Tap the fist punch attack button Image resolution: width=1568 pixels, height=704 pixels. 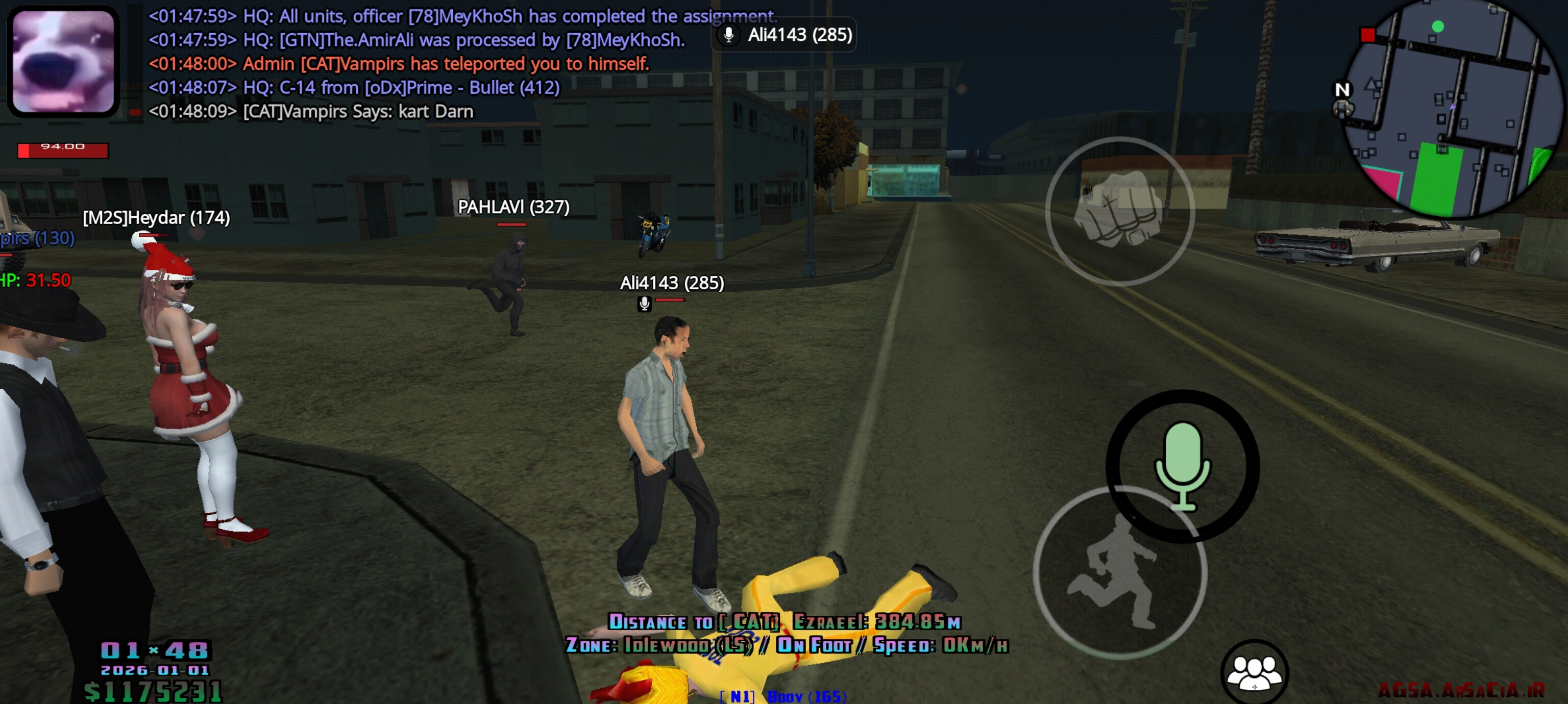(x=1119, y=211)
